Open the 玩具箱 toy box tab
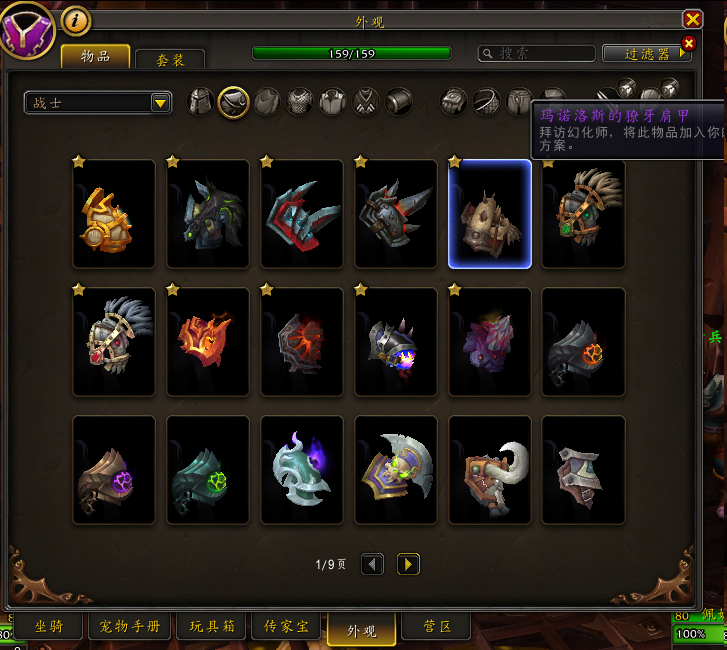The image size is (727, 650). point(215,627)
